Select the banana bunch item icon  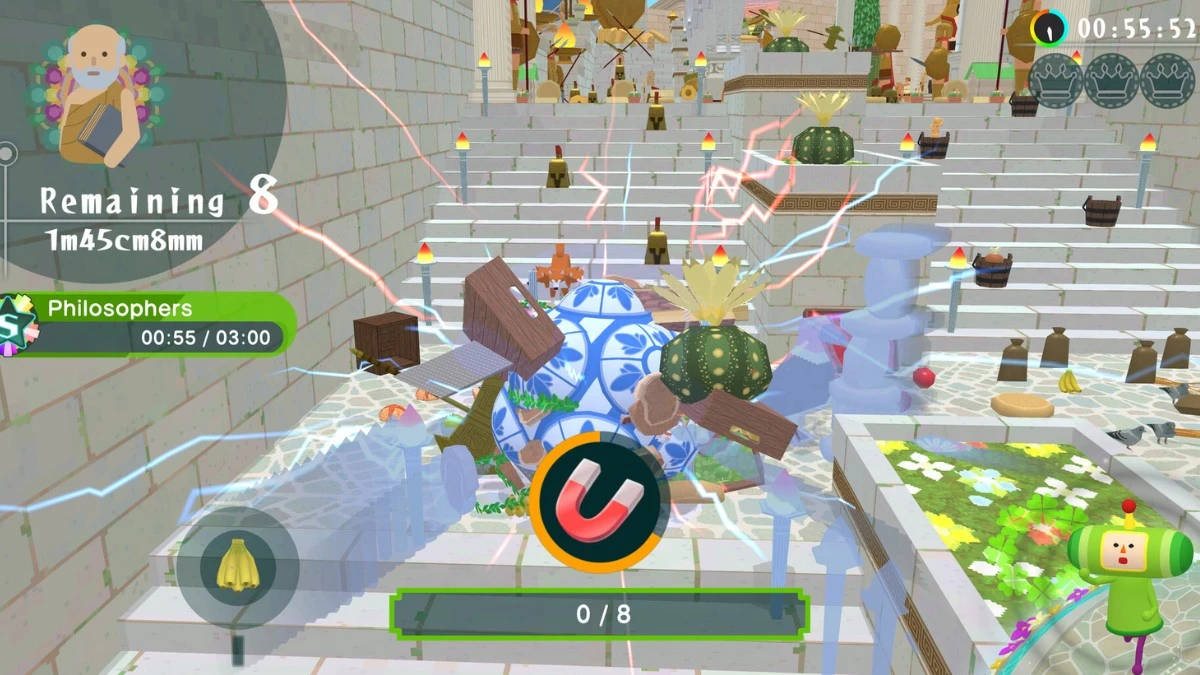pyautogui.click(x=237, y=567)
